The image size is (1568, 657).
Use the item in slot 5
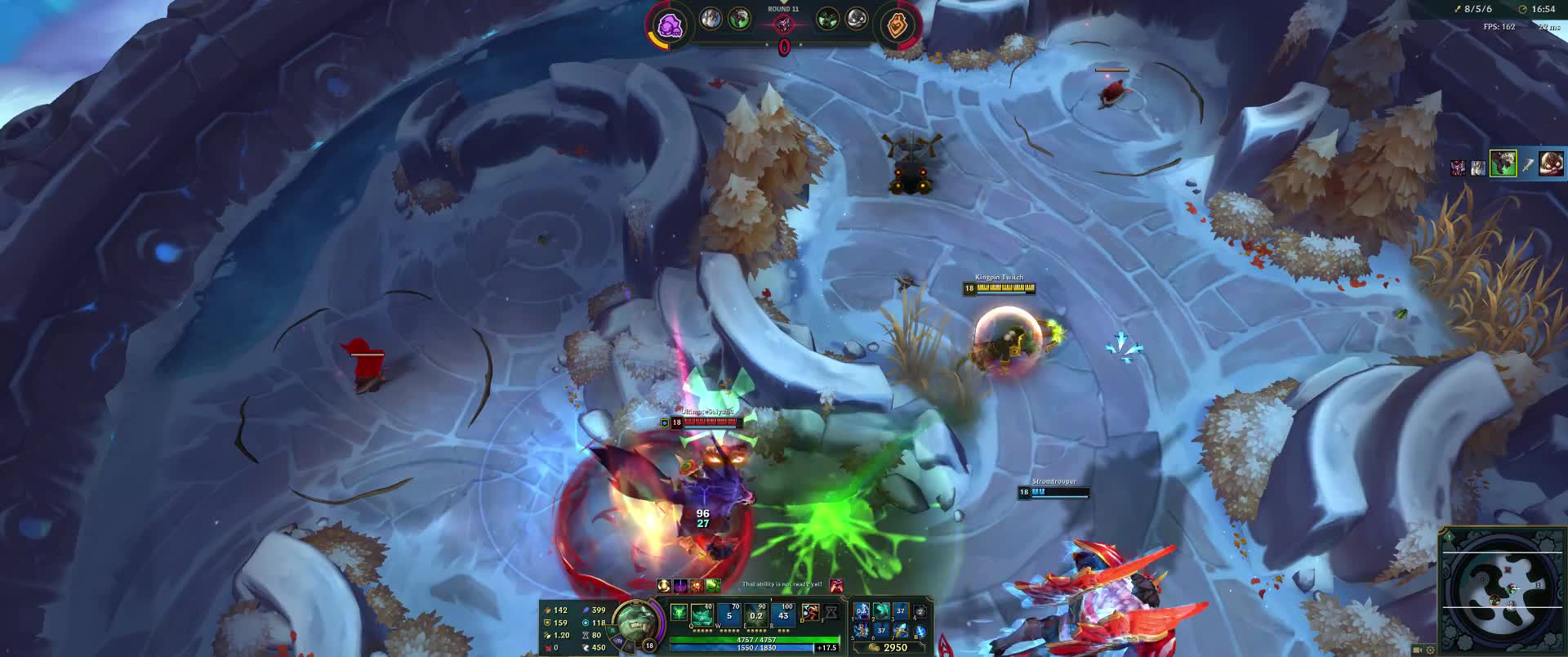[862, 630]
